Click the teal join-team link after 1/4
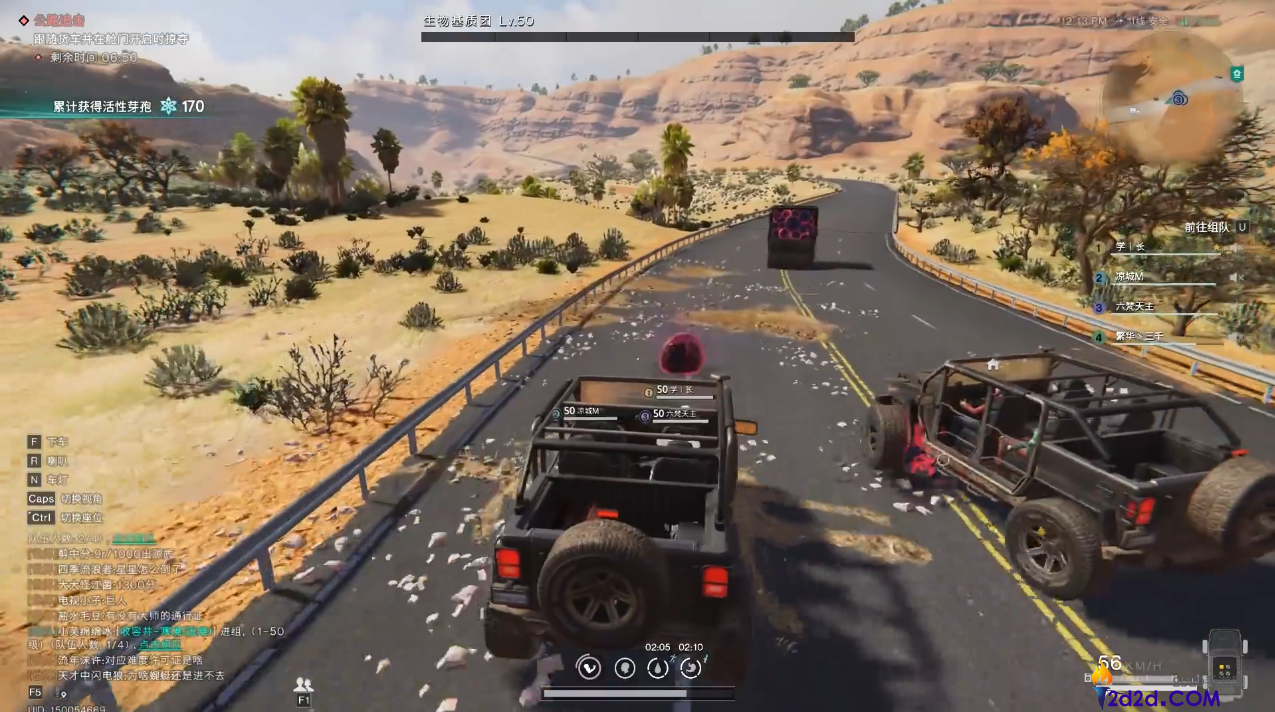 [x=160, y=646]
